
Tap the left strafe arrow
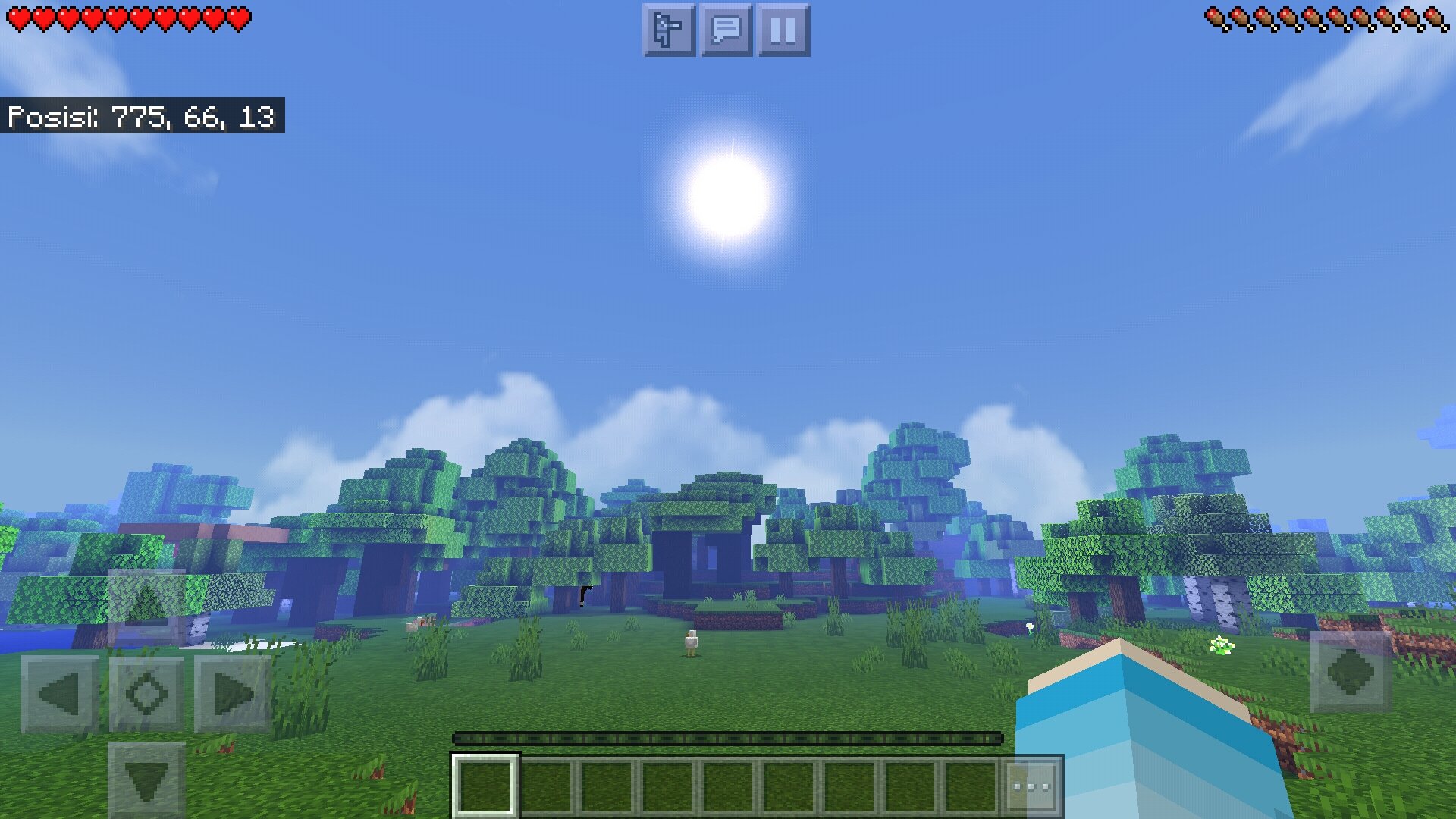[x=61, y=692]
